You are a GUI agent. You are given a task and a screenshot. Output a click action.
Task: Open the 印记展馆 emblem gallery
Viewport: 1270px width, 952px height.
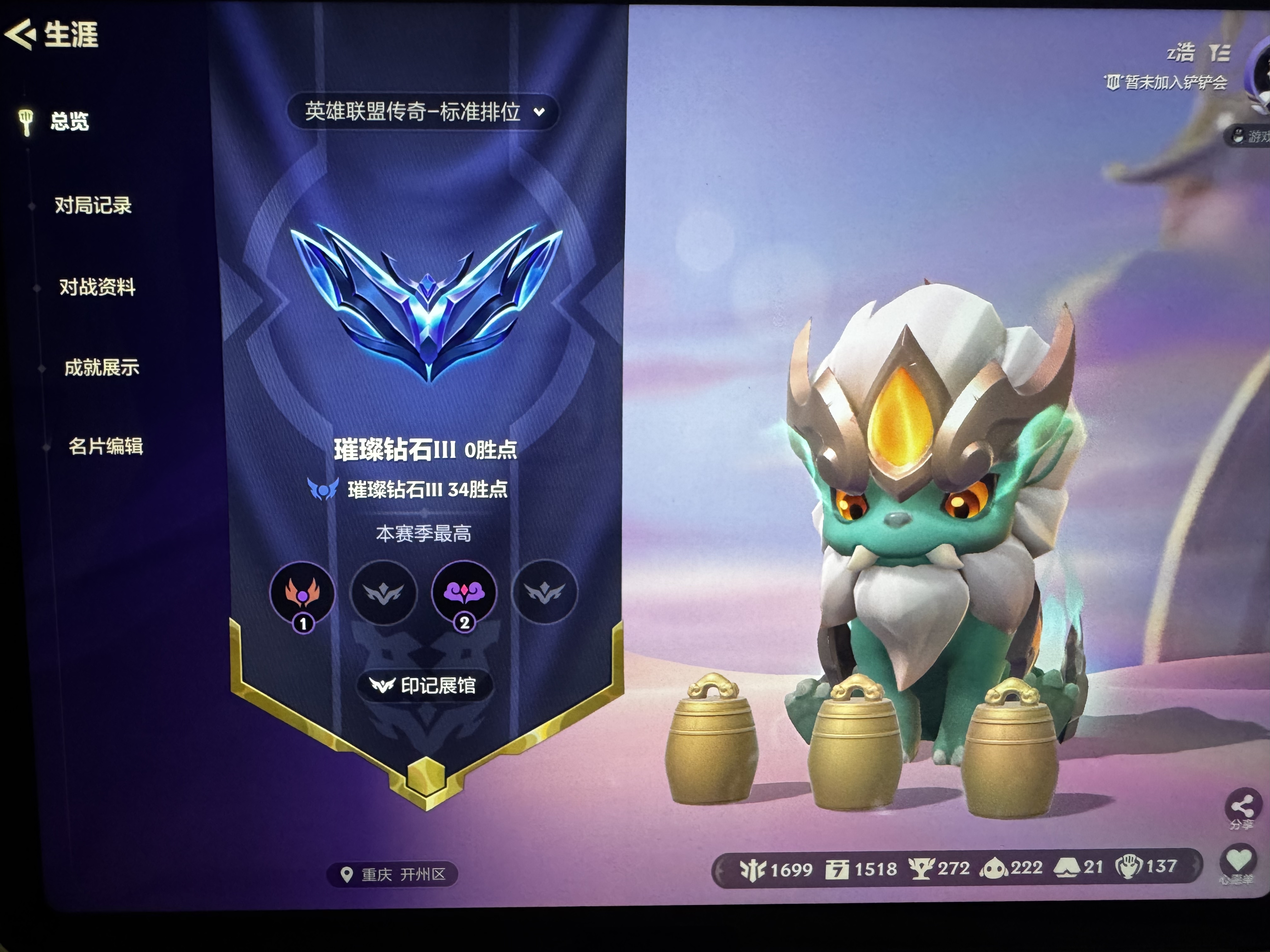[x=424, y=685]
